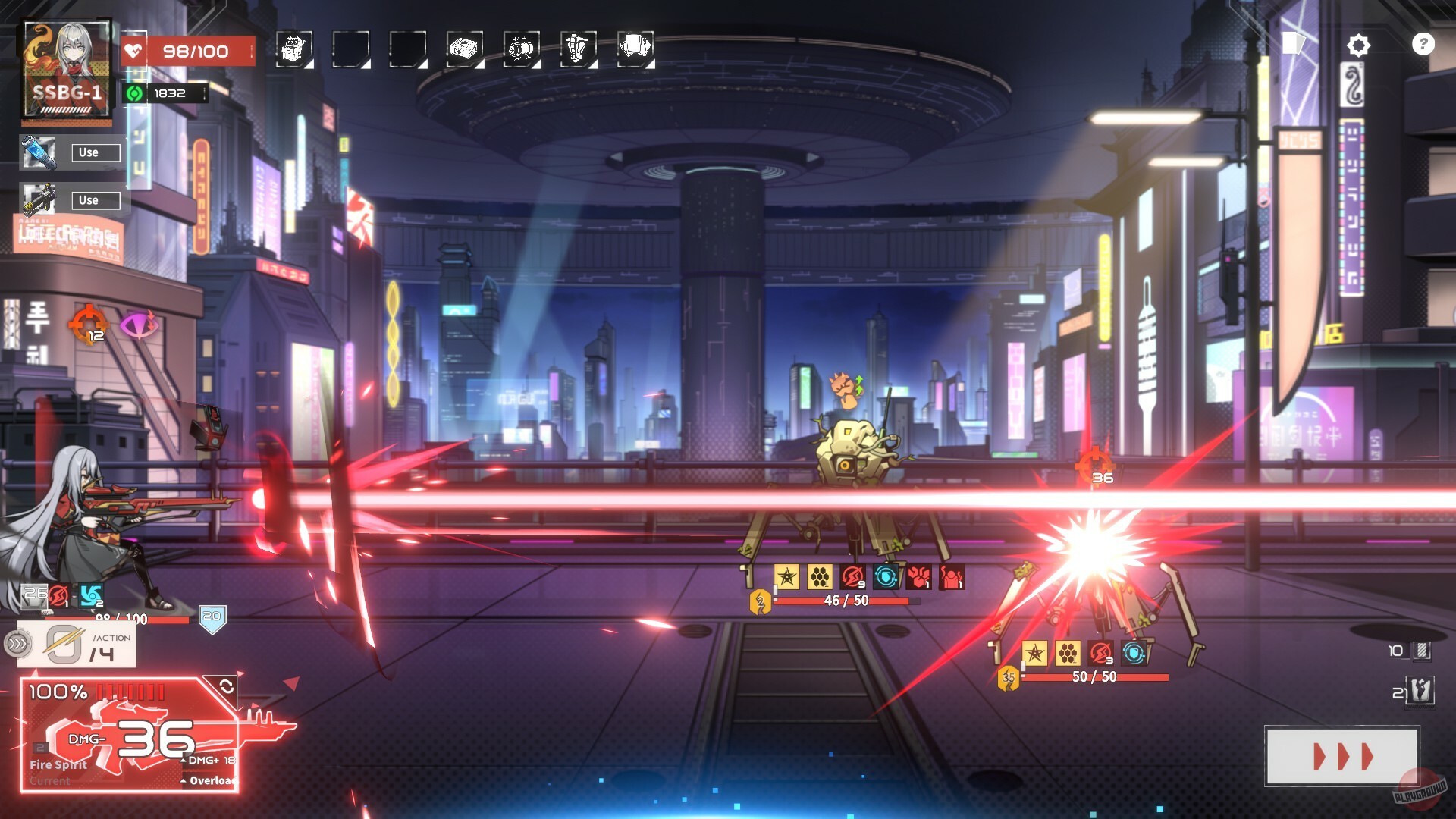Inspect the orange crosshair status icon
Viewport: 1456px width, 819px height.
88,325
